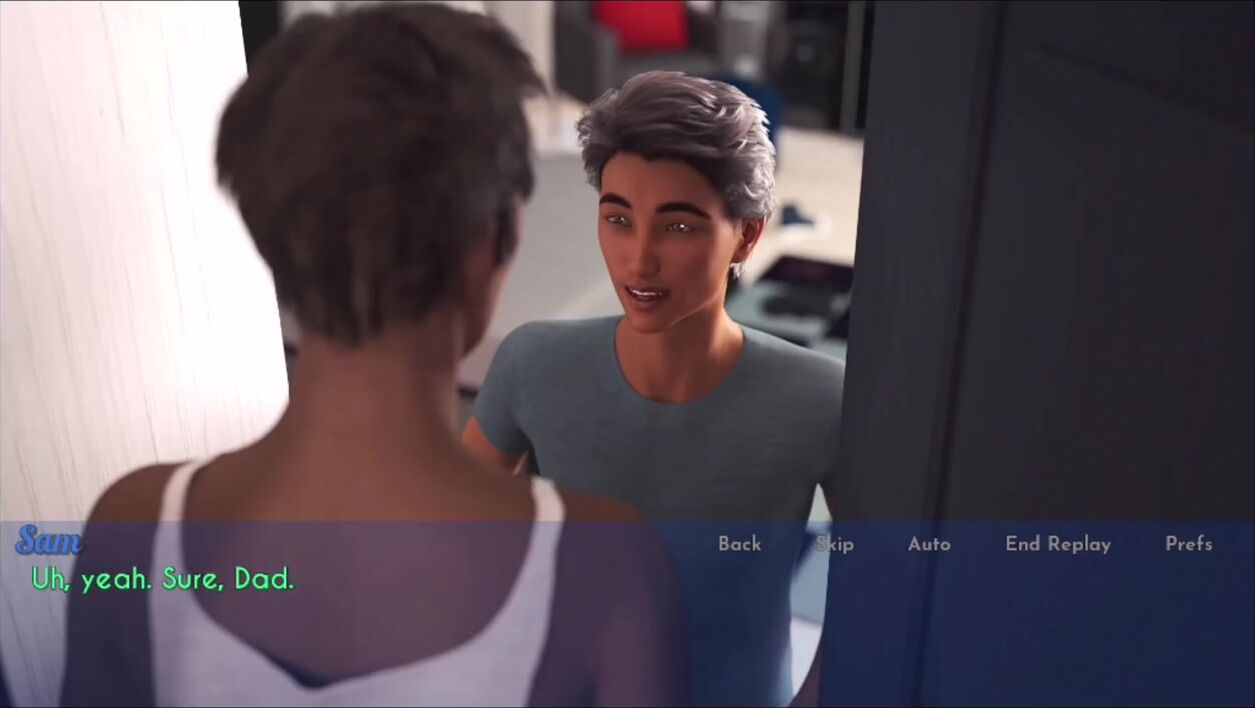Open the Prefs menu
Image resolution: width=1255 pixels, height=708 pixels.
1188,544
